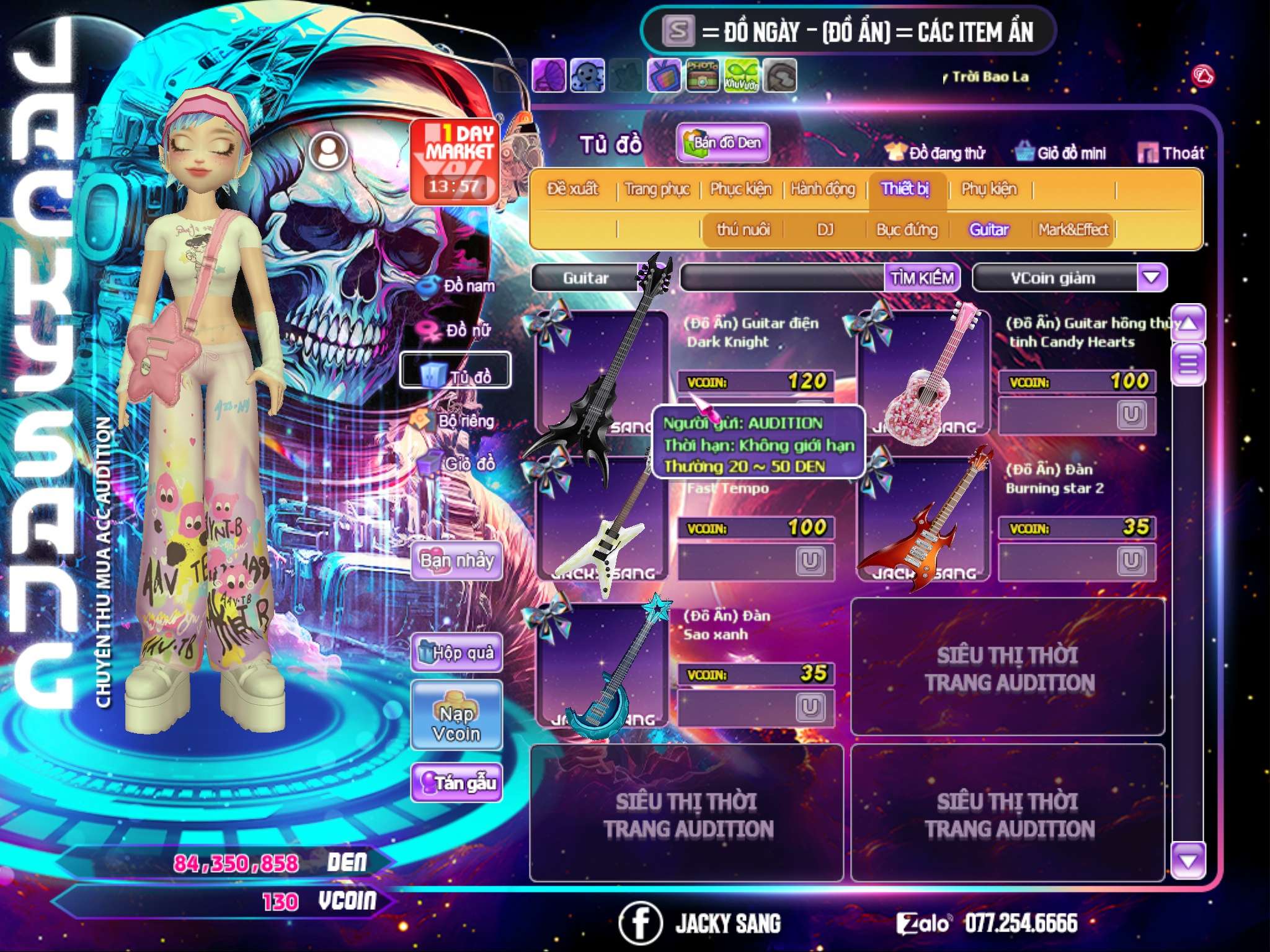Select the Burning star 2 guitar

[x=924, y=521]
